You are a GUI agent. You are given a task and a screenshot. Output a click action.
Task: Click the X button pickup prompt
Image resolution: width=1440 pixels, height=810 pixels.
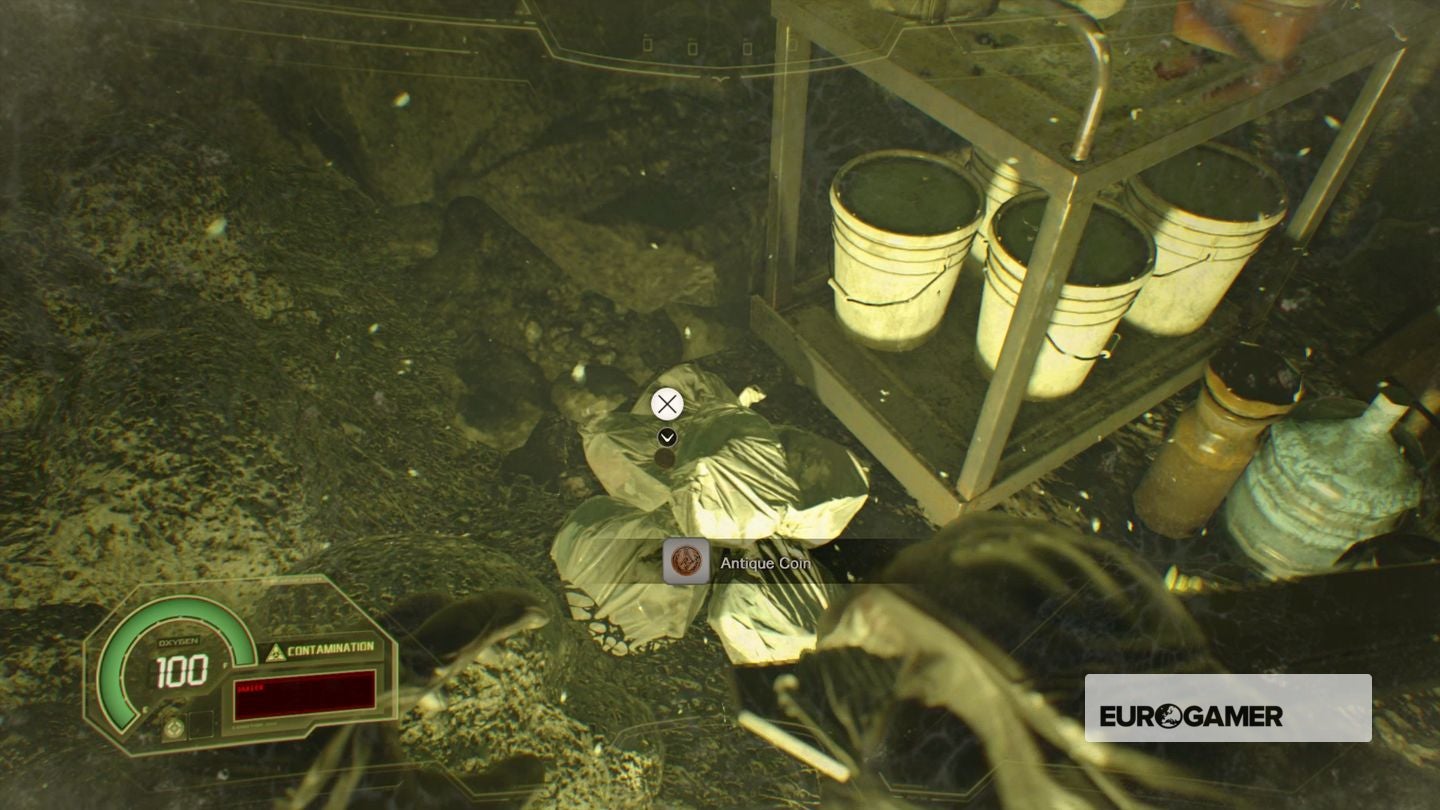coord(666,404)
